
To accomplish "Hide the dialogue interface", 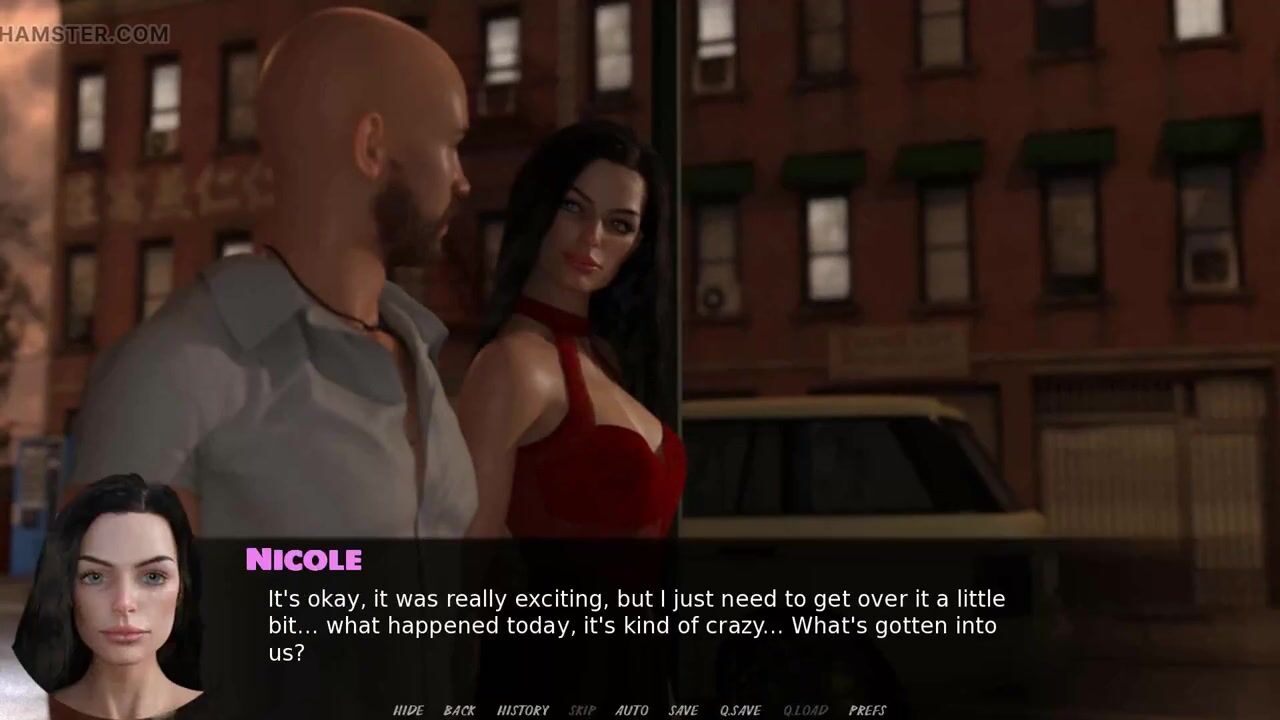I will (408, 710).
